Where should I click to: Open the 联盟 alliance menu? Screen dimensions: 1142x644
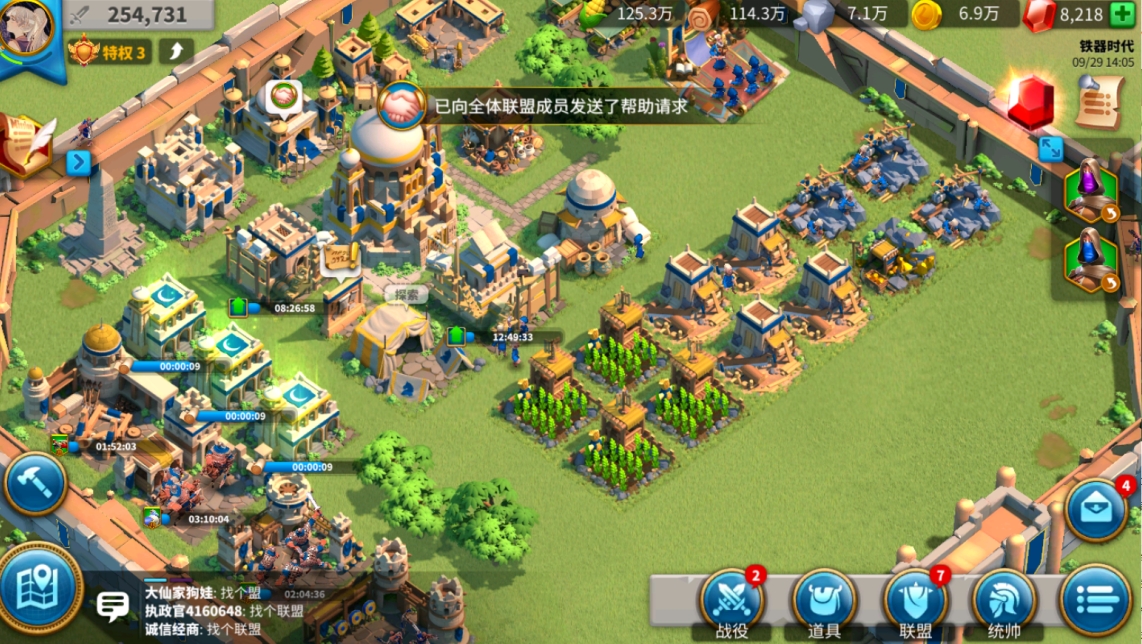[915, 599]
